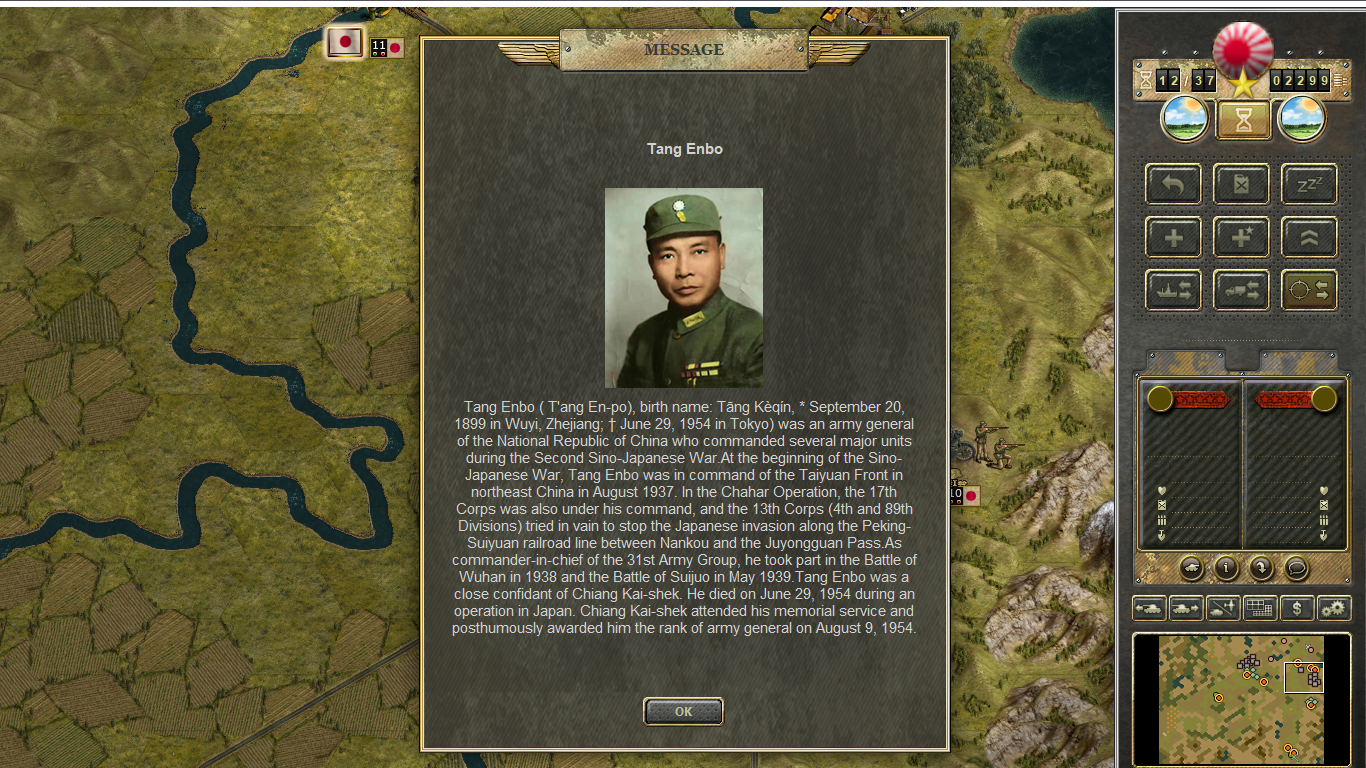Click the ship embark button
The height and width of the screenshot is (768, 1366).
(x=1173, y=290)
